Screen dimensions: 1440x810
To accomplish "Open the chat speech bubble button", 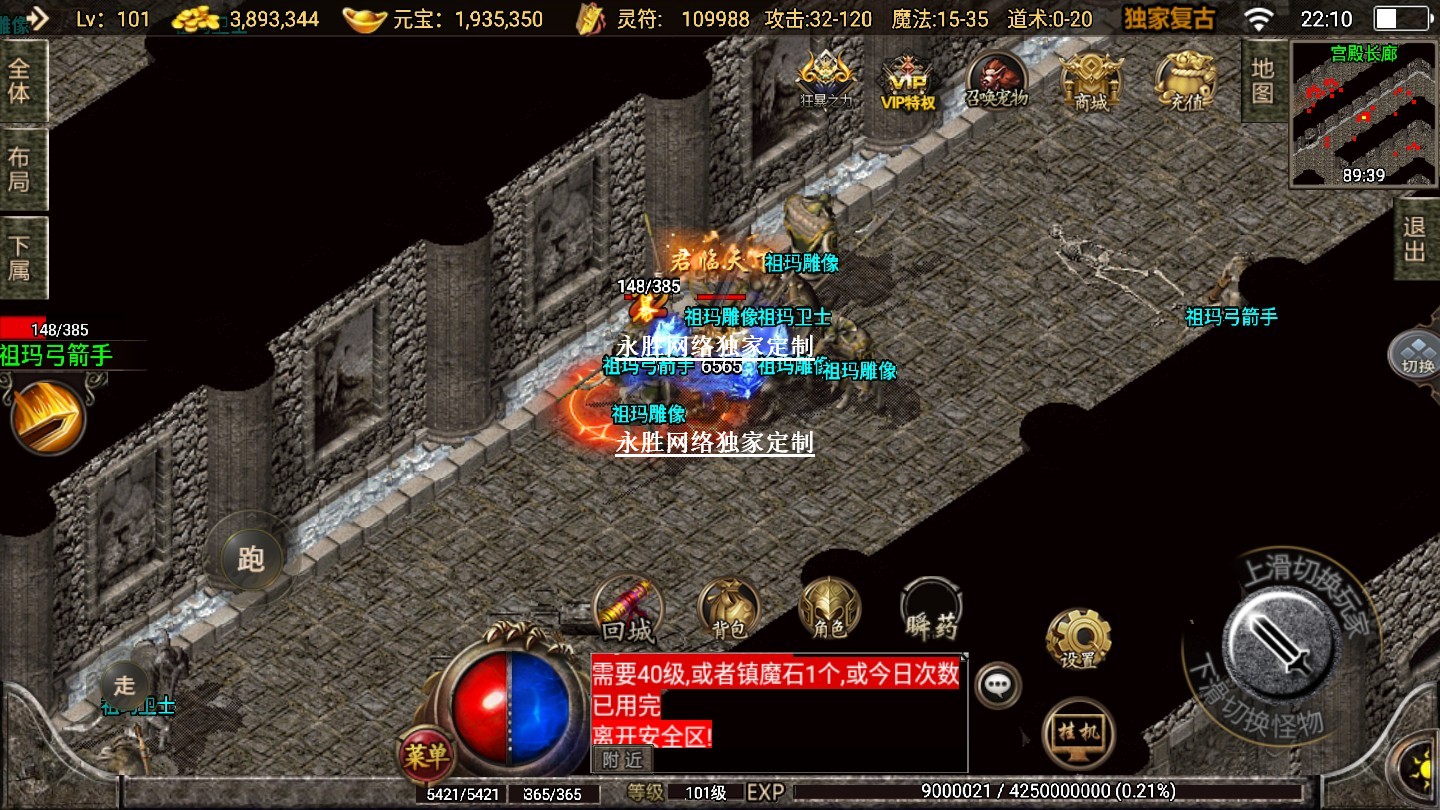I will pyautogui.click(x=997, y=685).
